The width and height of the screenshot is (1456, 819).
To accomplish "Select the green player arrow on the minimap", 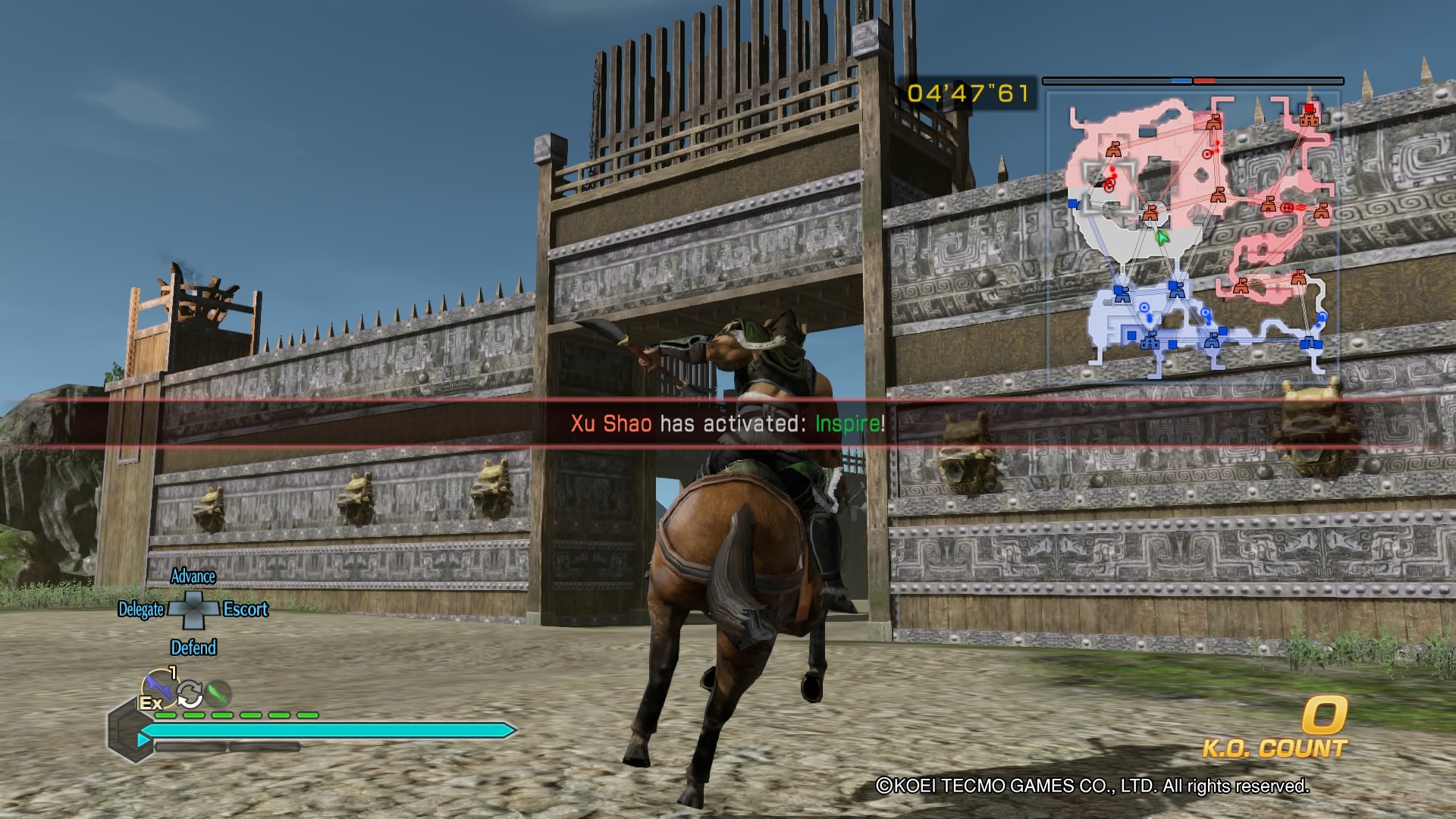I will click(1162, 237).
